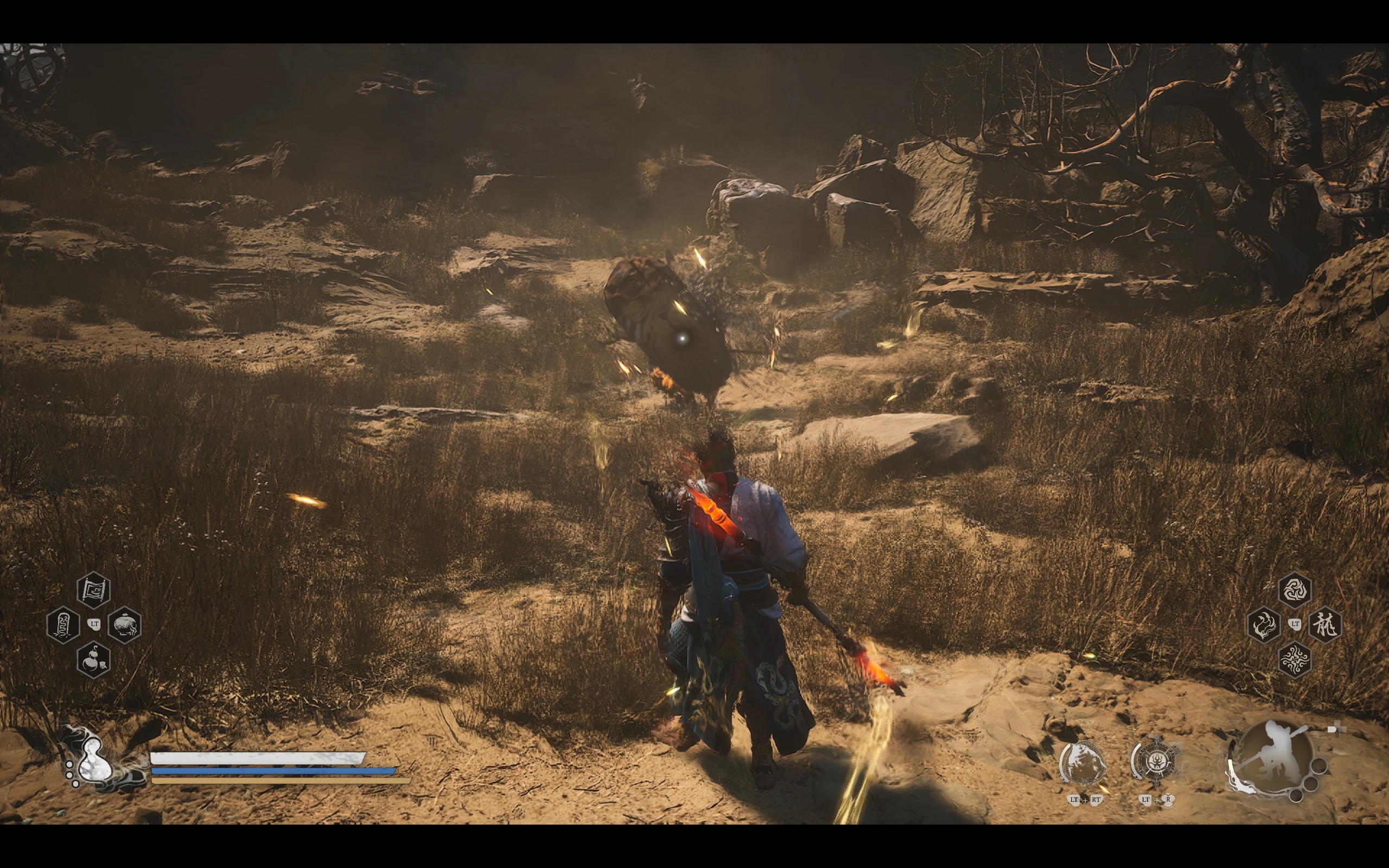This screenshot has height=868, width=1389.
Task: Activate the beast head spirit skill
Action: tap(1082, 763)
